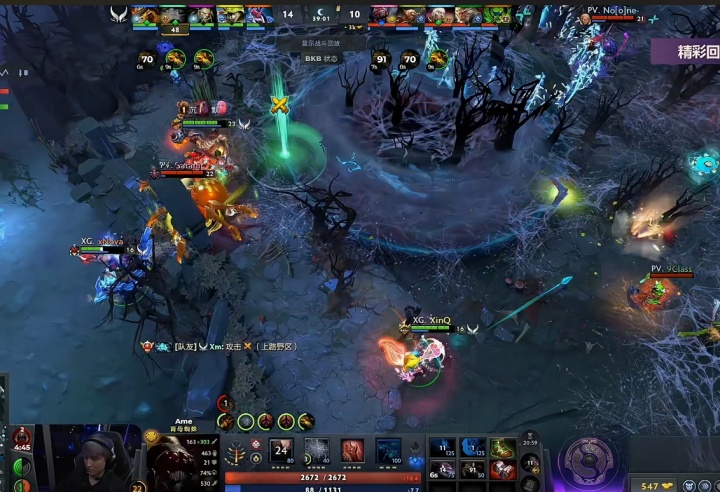Click the player webcam overlay
The height and width of the screenshot is (492, 720).
tap(95, 458)
